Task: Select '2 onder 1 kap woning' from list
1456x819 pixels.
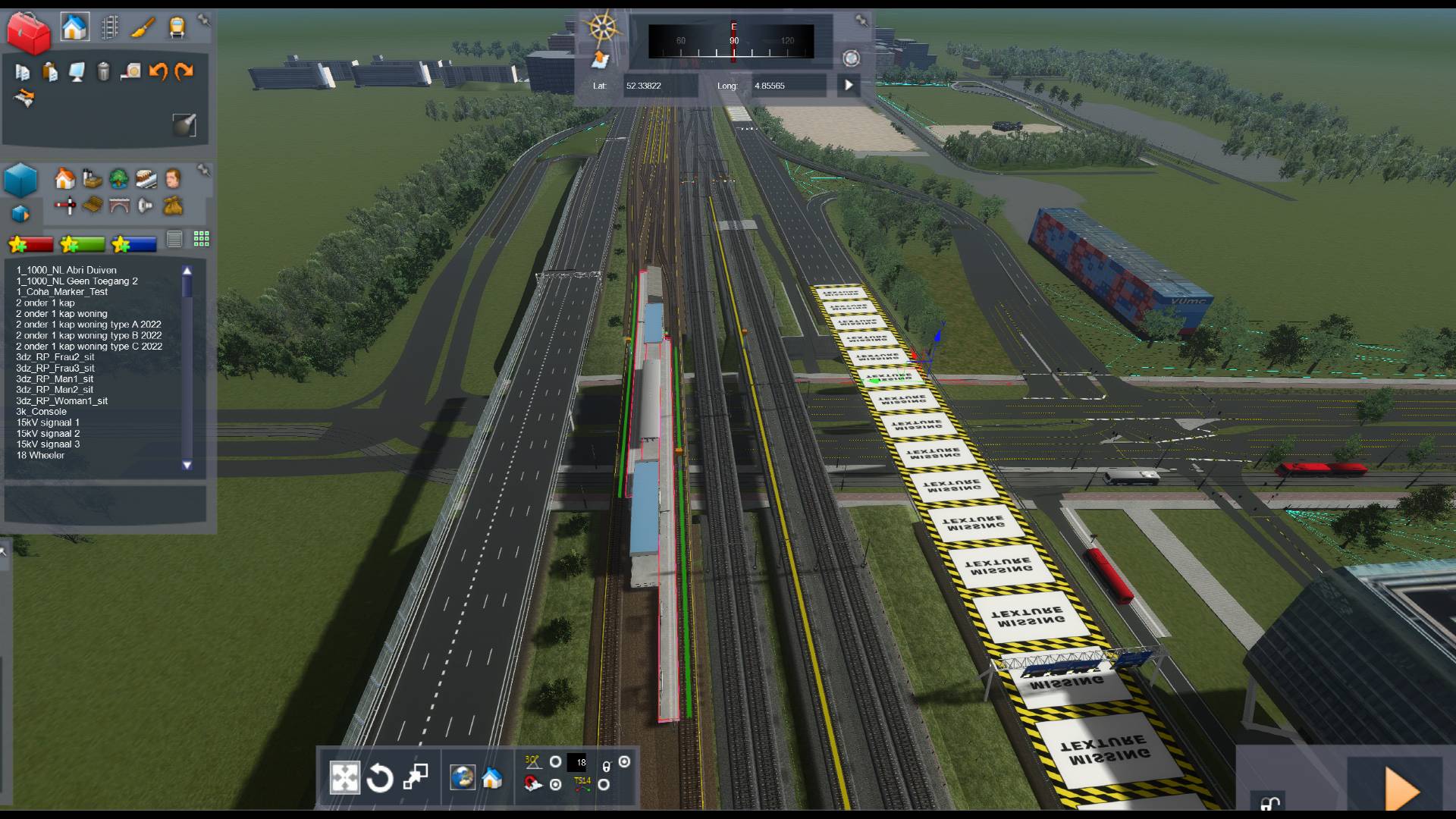Action: (61, 313)
